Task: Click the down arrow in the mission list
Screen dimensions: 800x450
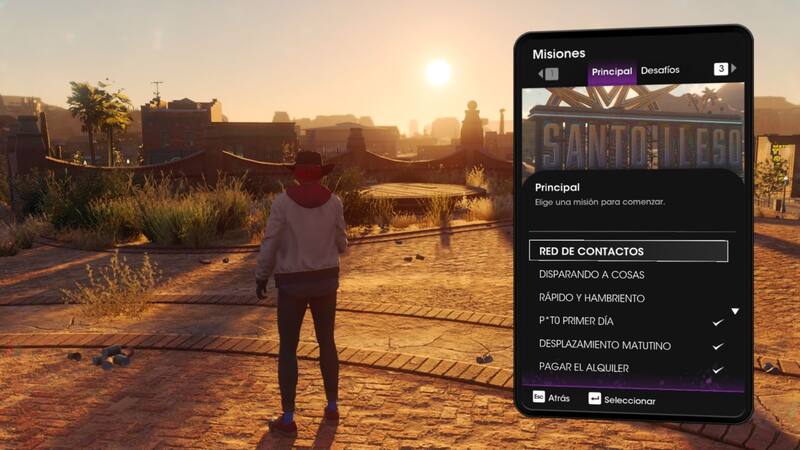Action: pos(735,312)
